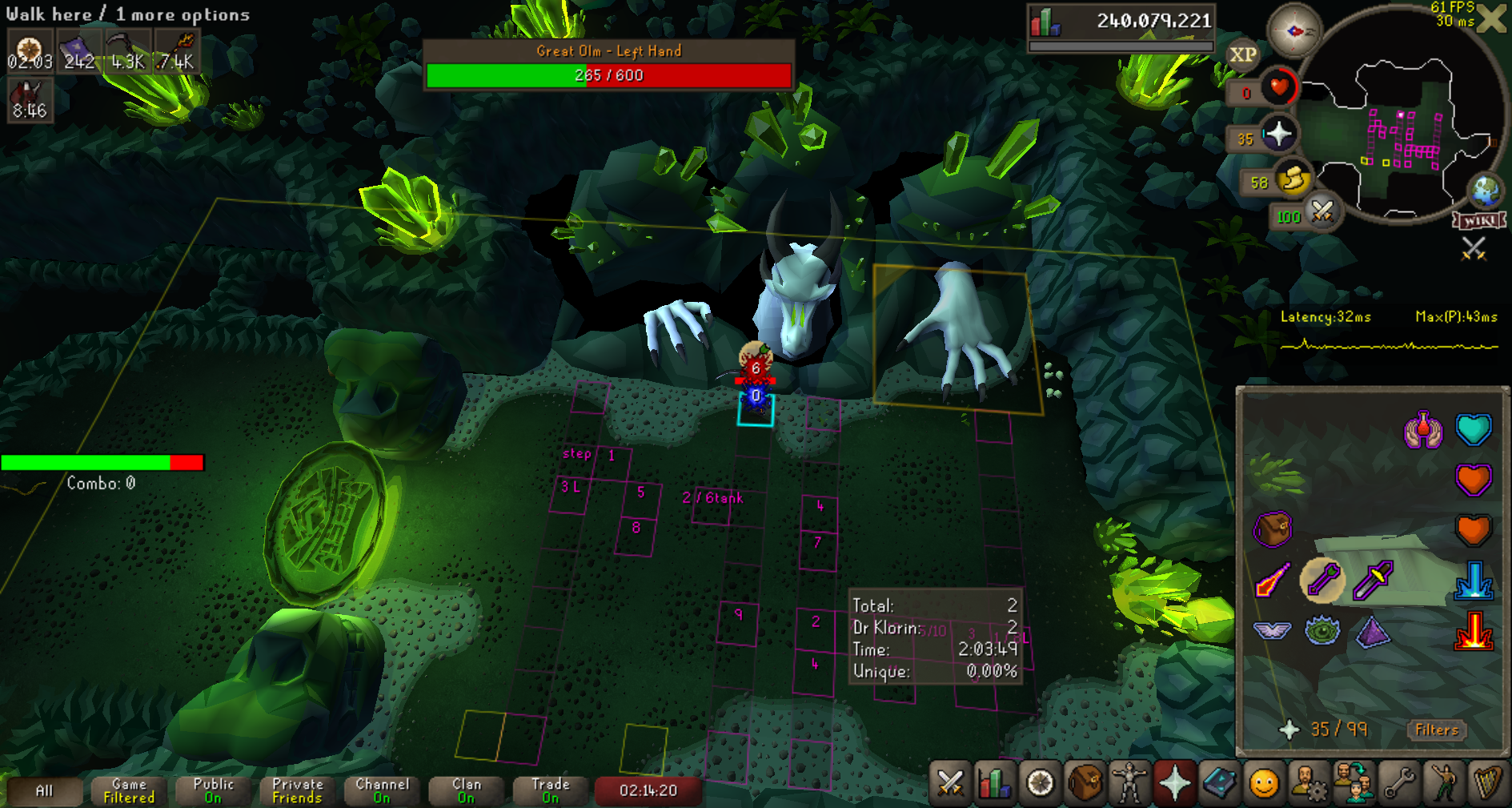This screenshot has height=808, width=1512.
Task: Open the prayer Filters button
Action: click(1437, 730)
